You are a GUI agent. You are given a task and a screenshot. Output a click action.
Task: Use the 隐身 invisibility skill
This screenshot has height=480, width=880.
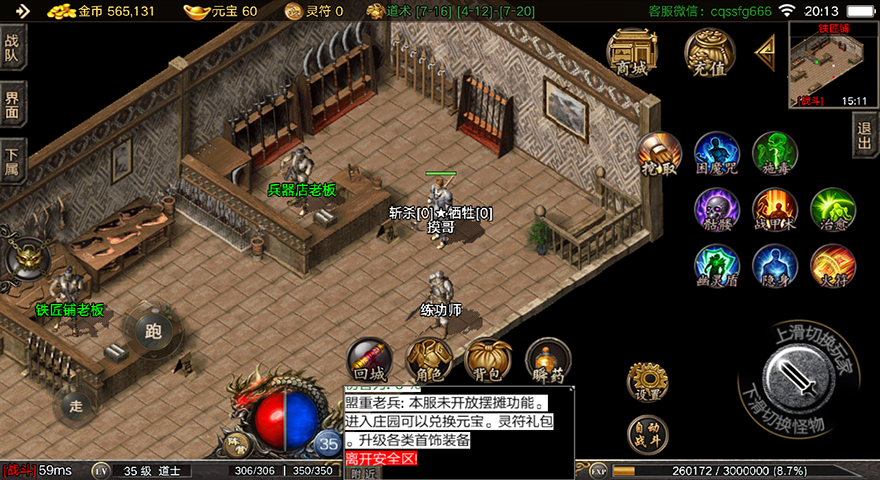click(x=775, y=267)
